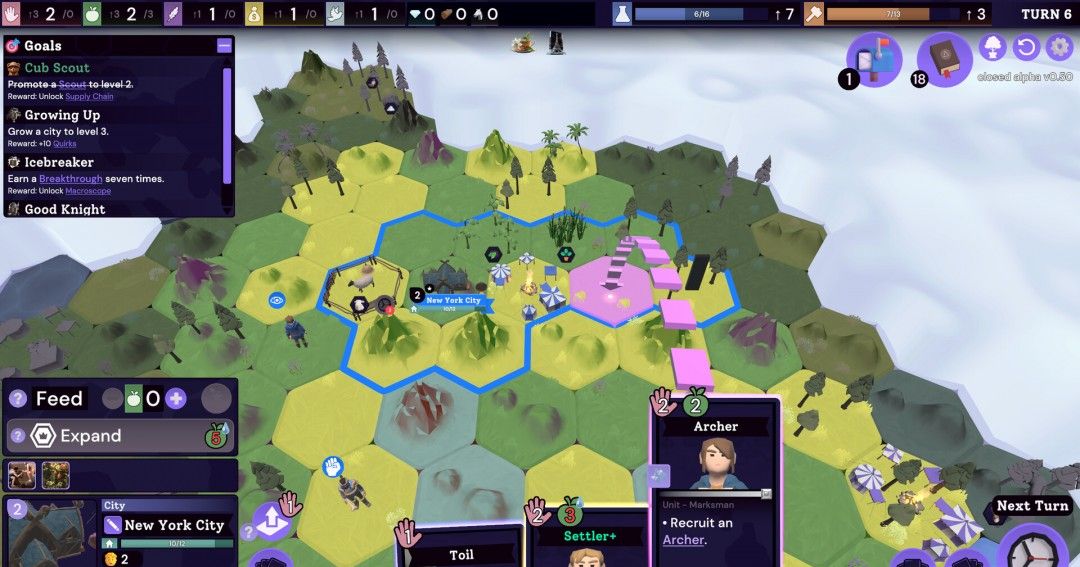
Task: Select the Archer card
Action: (x=715, y=480)
